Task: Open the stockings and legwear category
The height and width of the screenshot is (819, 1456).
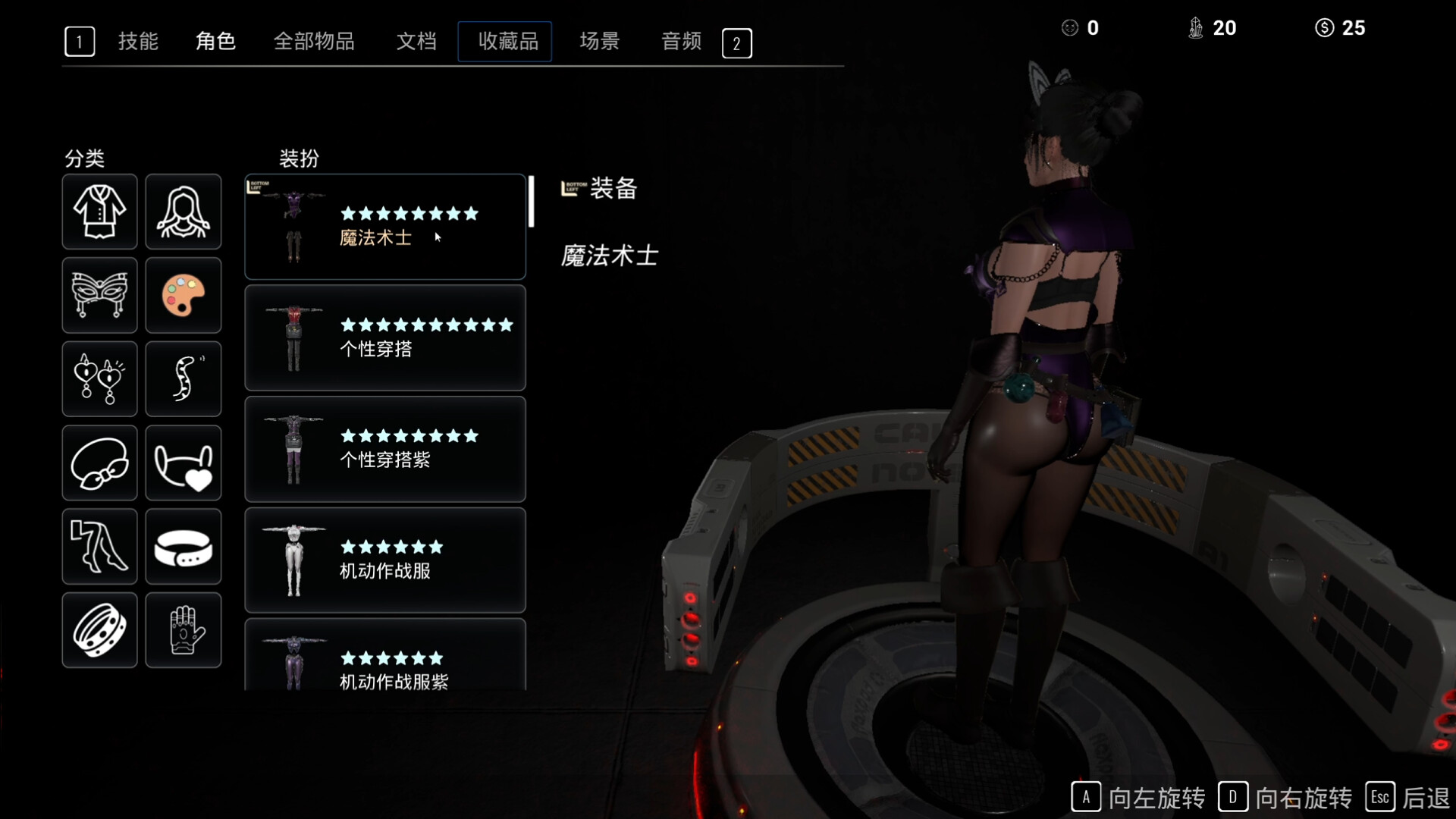Action: [99, 547]
